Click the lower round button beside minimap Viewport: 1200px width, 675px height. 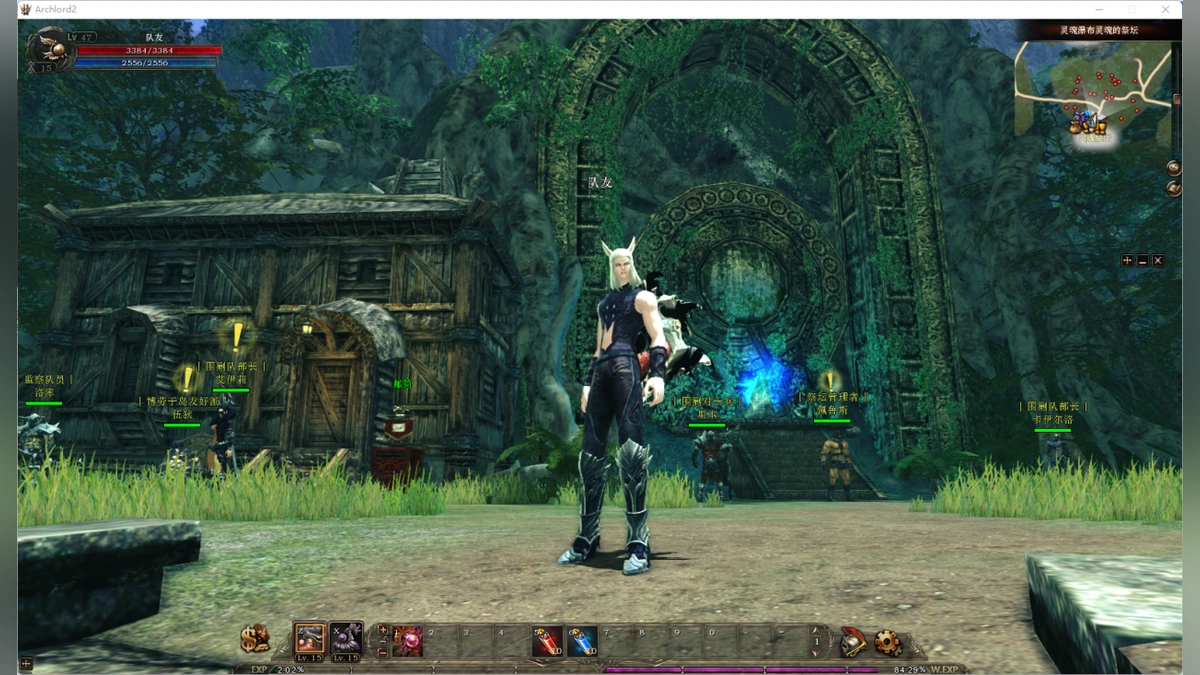[1174, 188]
